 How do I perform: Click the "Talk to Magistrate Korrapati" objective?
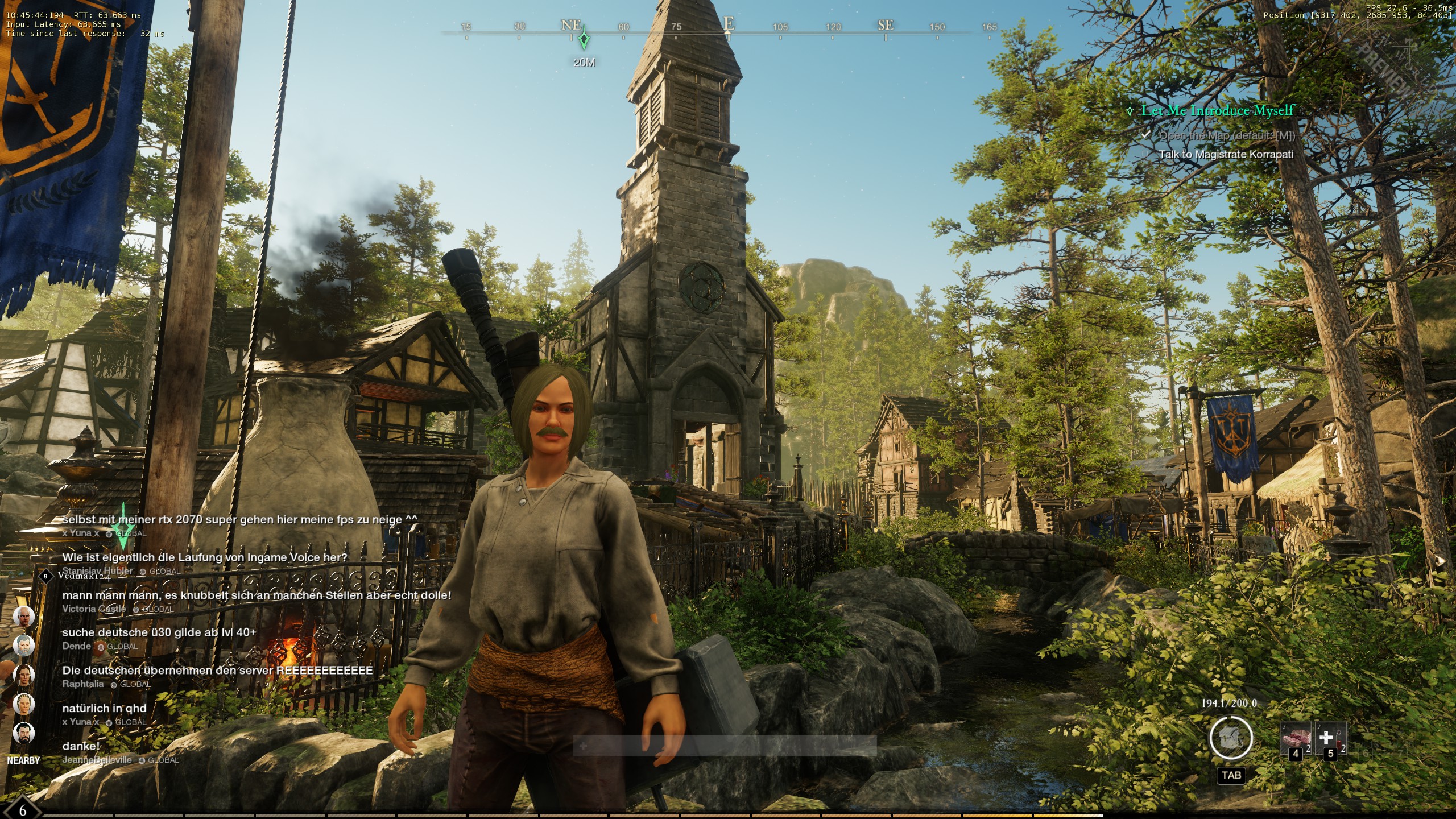tap(1226, 154)
